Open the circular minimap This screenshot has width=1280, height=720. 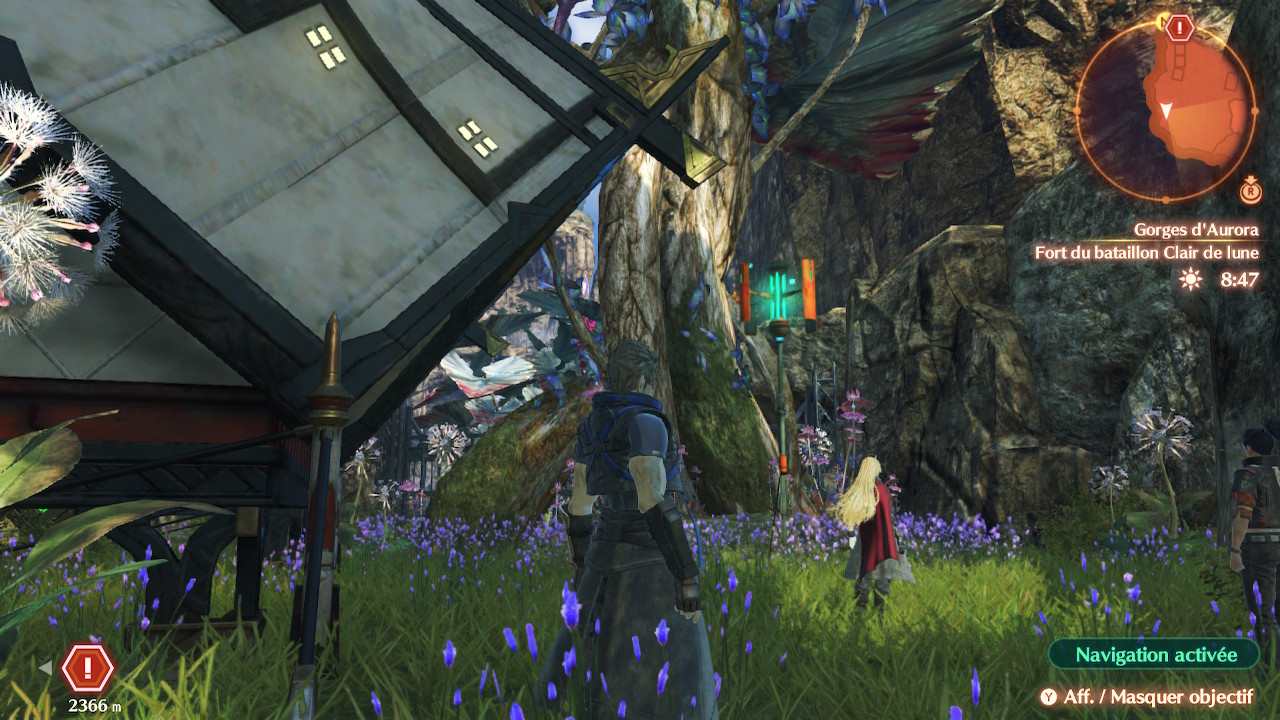[1165, 109]
